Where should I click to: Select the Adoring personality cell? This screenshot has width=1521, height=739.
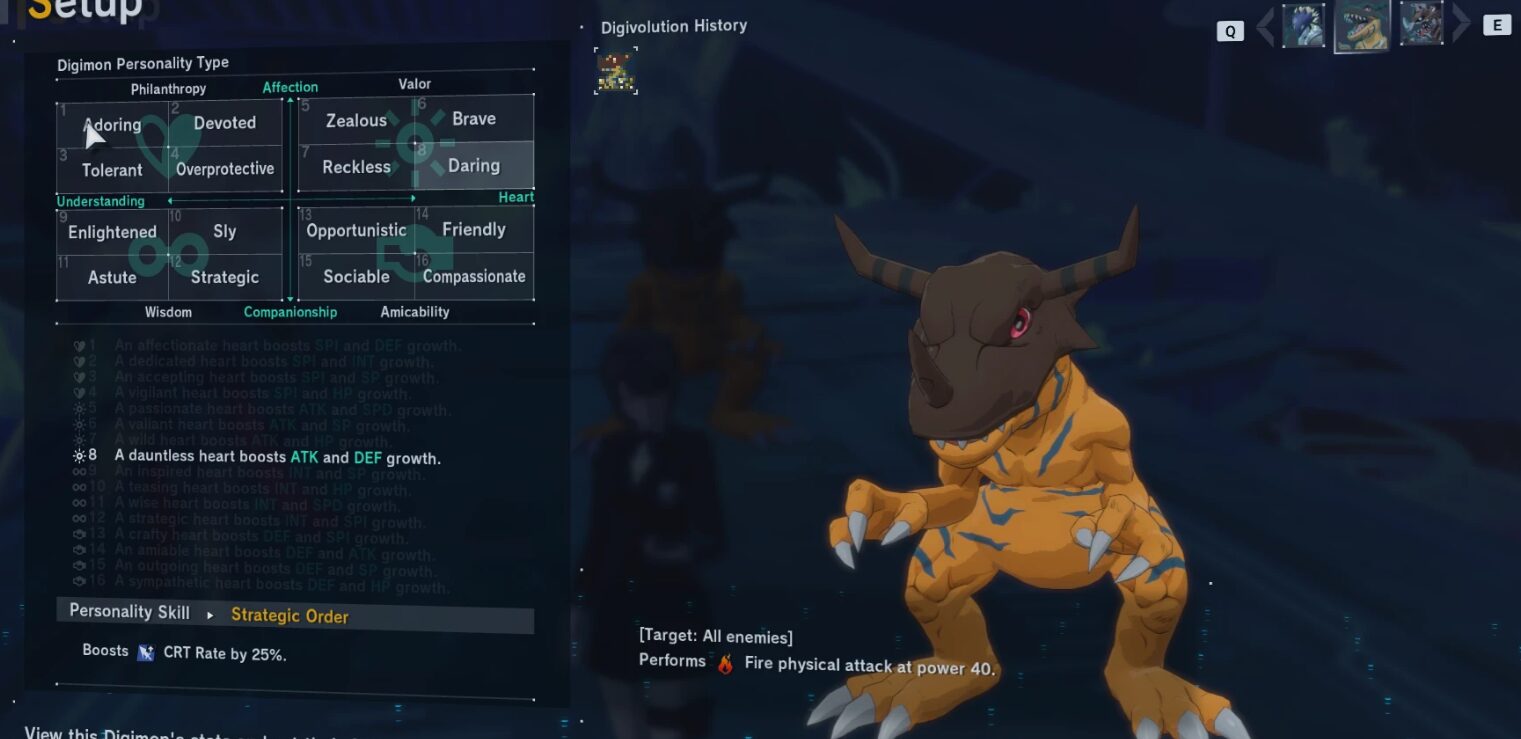[112, 125]
